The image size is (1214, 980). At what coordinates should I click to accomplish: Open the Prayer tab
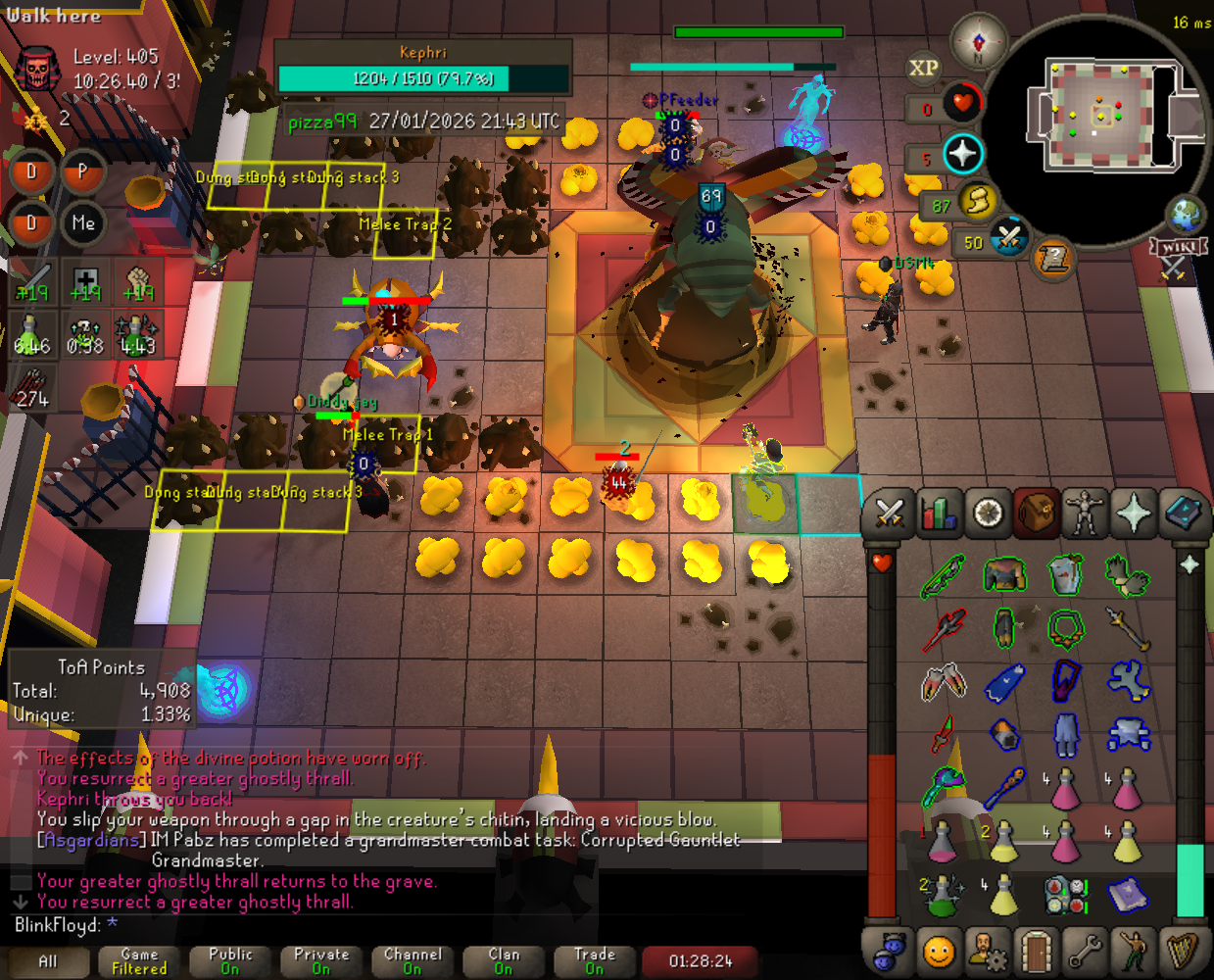coord(1134,513)
